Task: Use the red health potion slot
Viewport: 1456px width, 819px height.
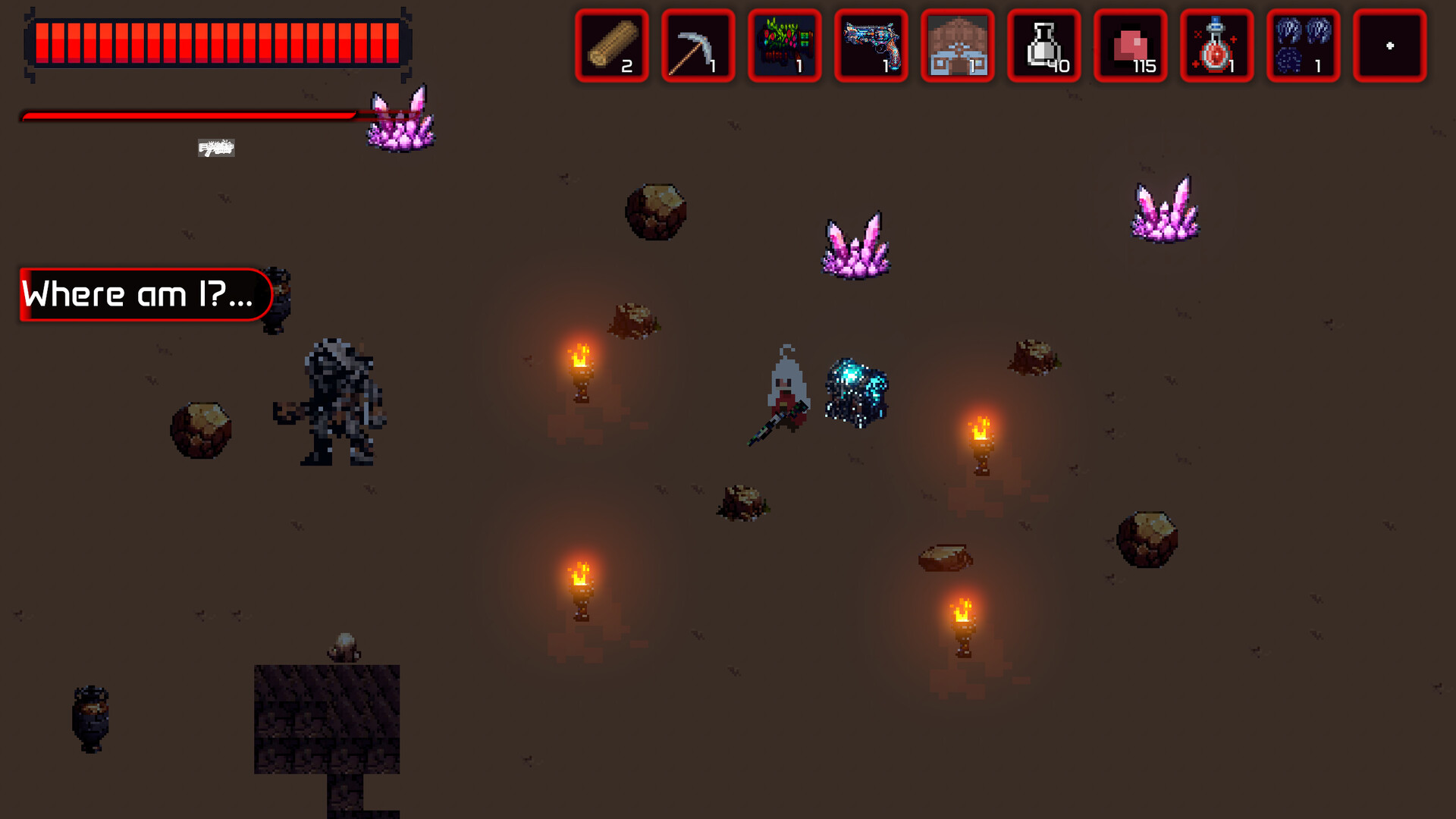Action: [x=1216, y=47]
